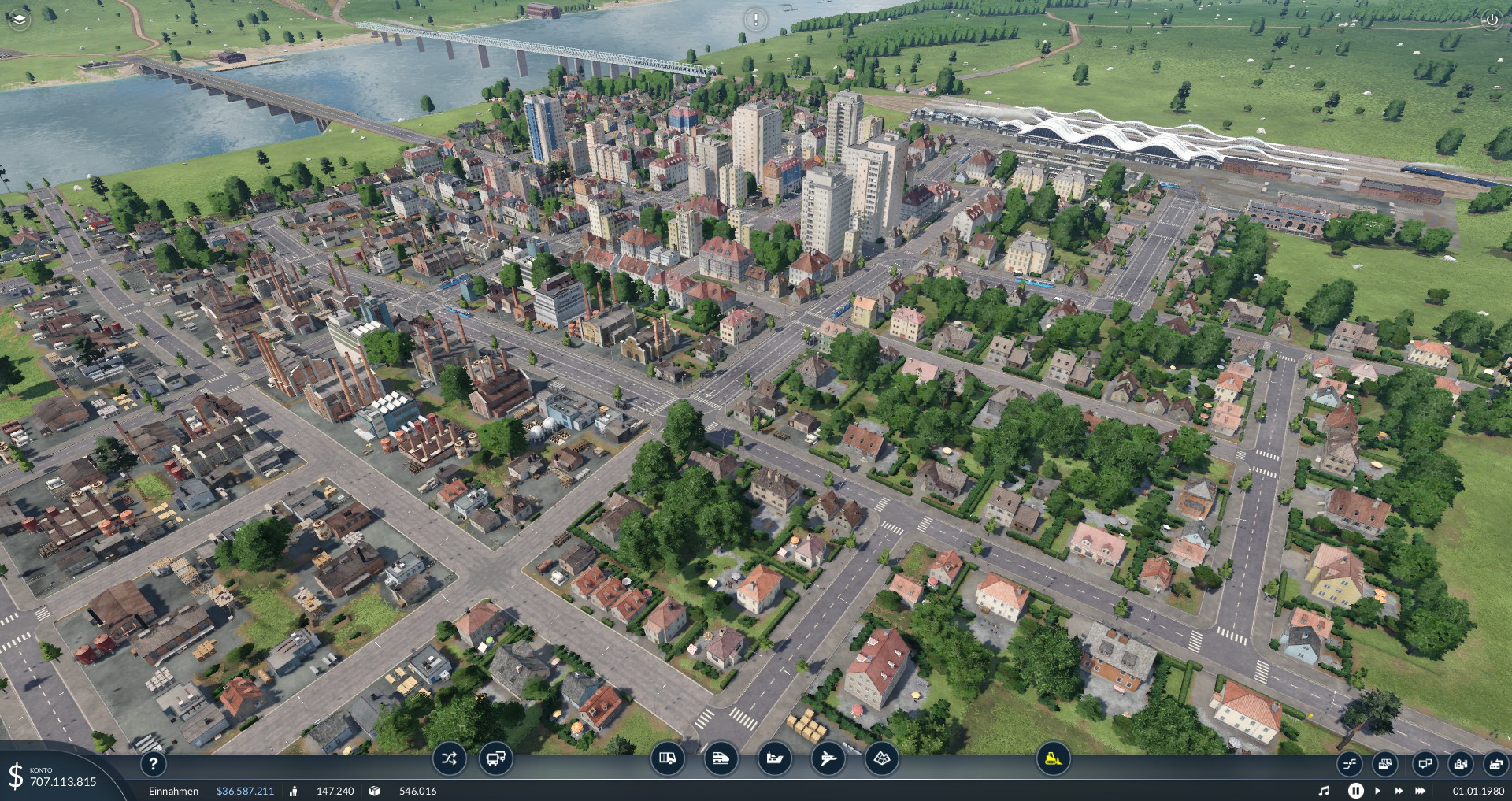Show the exclamation mark warnings notification
This screenshot has width=1512, height=801.
tap(755, 19)
